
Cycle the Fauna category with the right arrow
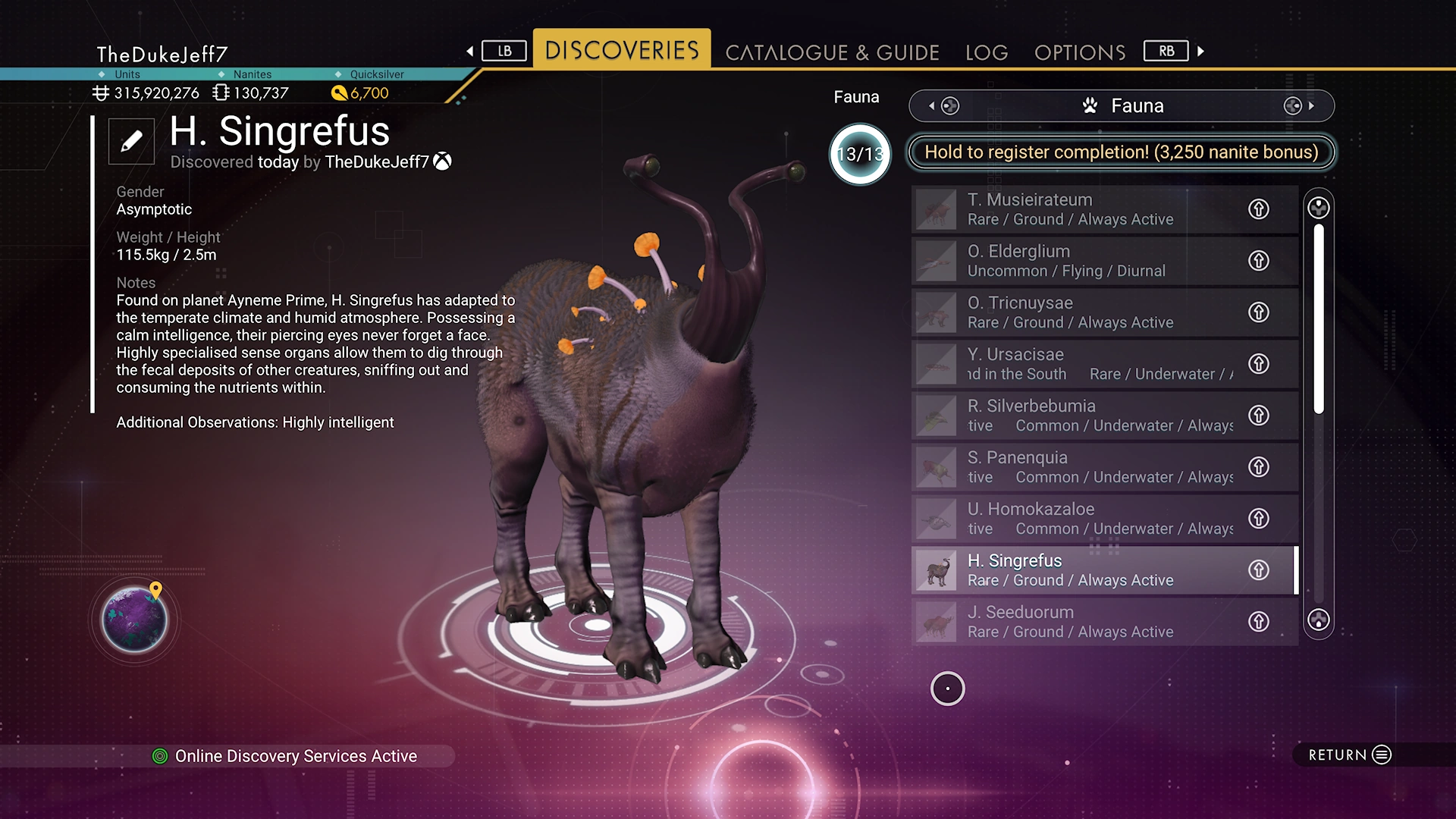(x=1310, y=106)
